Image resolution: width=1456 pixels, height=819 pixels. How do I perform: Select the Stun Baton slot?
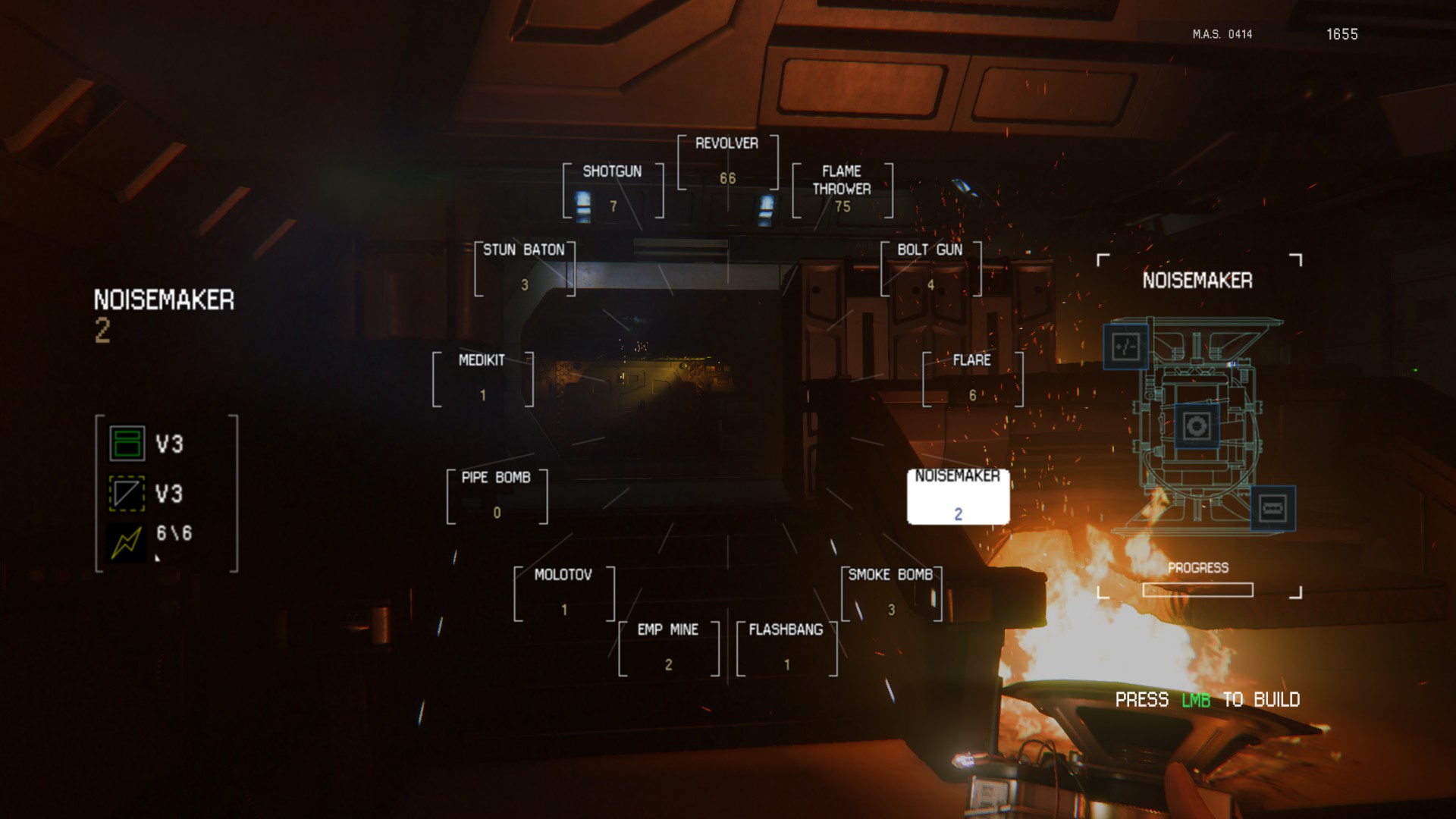click(524, 268)
